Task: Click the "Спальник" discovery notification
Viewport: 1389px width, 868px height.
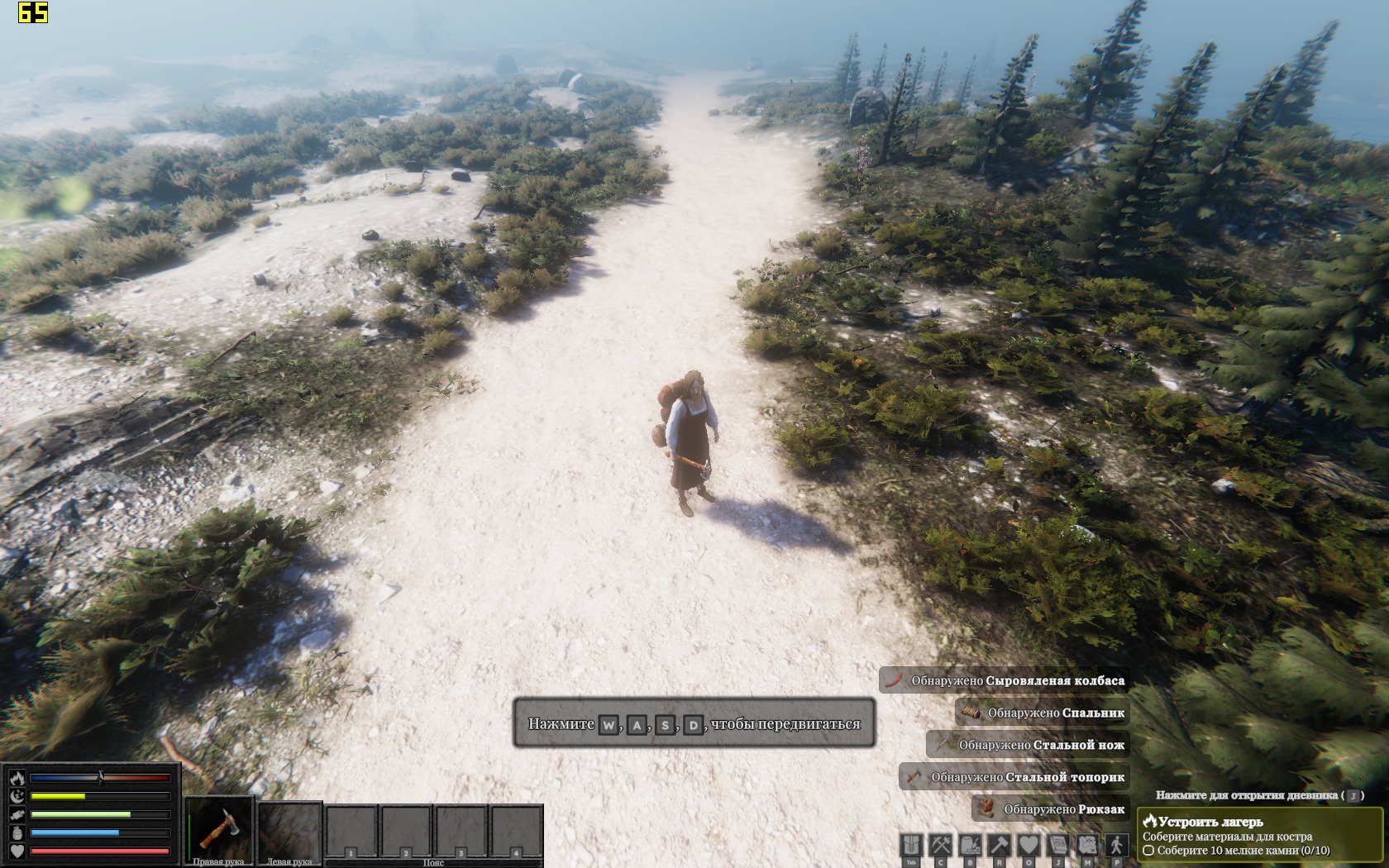Action: click(x=1042, y=713)
